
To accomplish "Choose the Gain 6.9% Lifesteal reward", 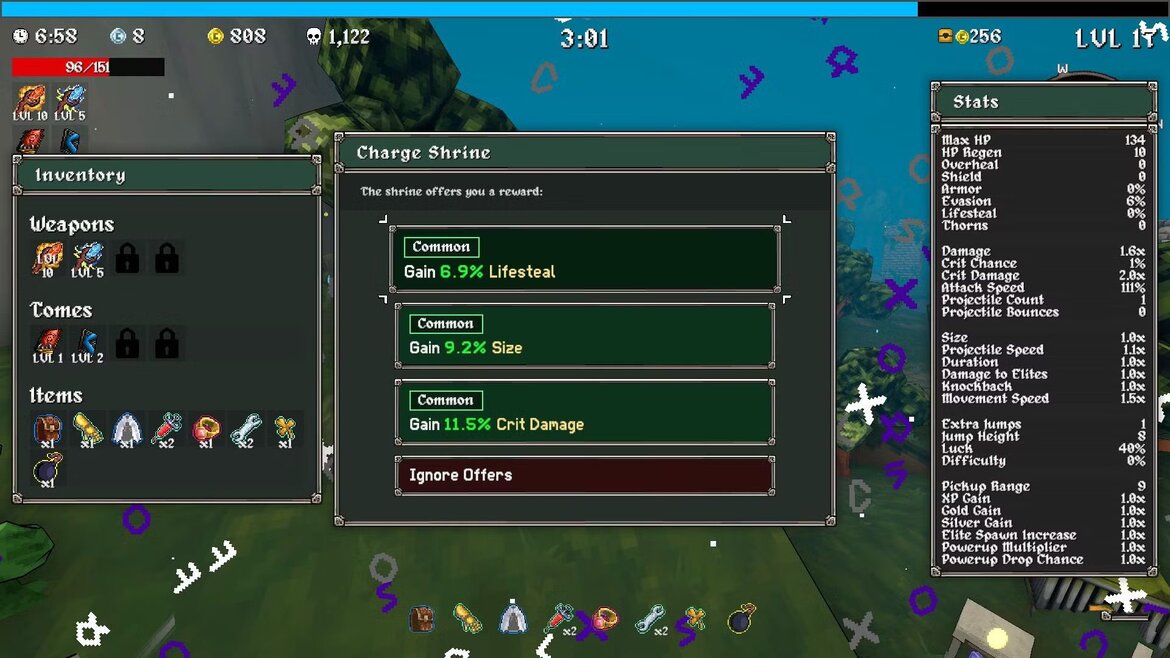I will point(584,259).
